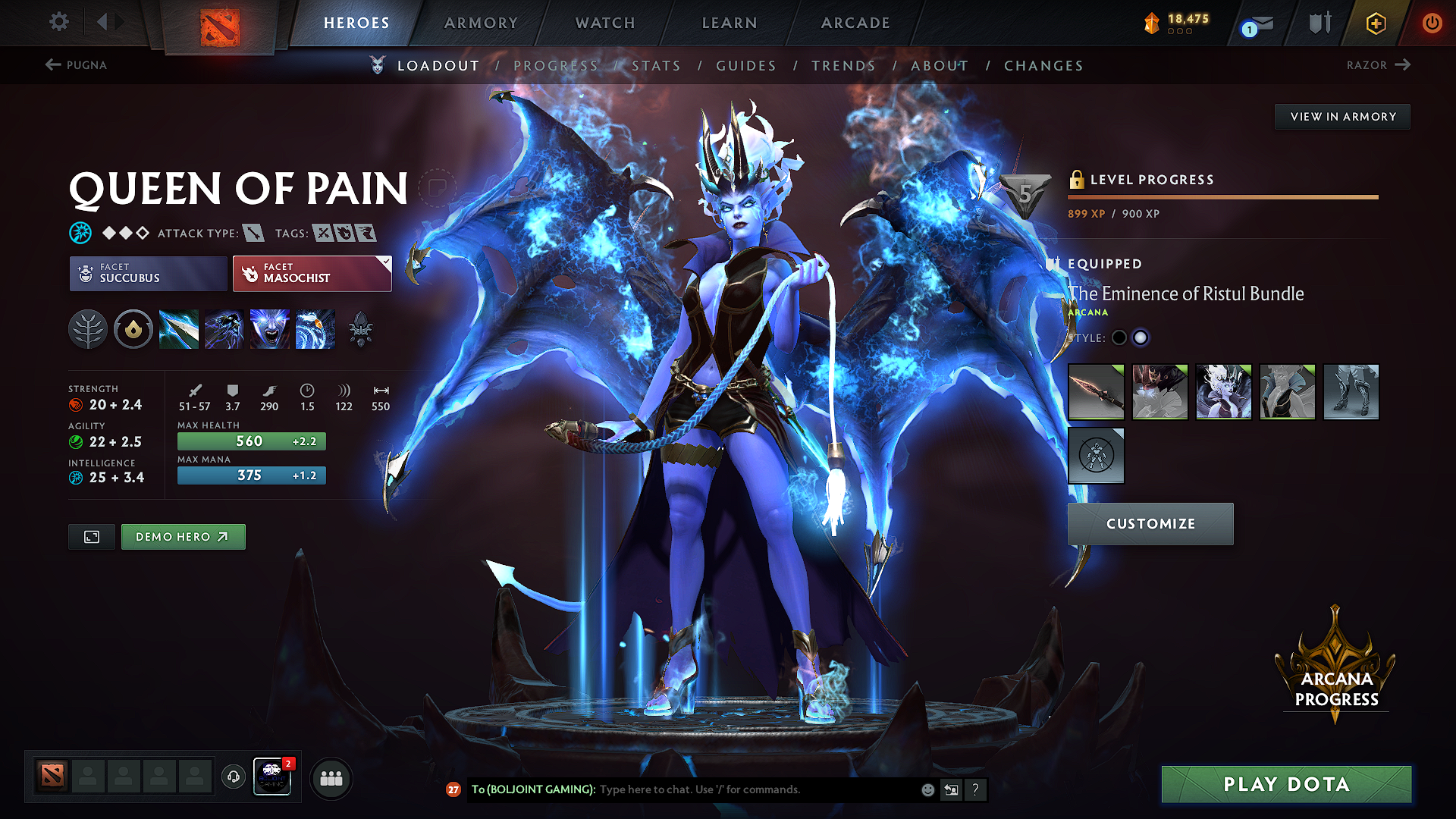Select the Succubus facet
The width and height of the screenshot is (1456, 819).
point(147,273)
